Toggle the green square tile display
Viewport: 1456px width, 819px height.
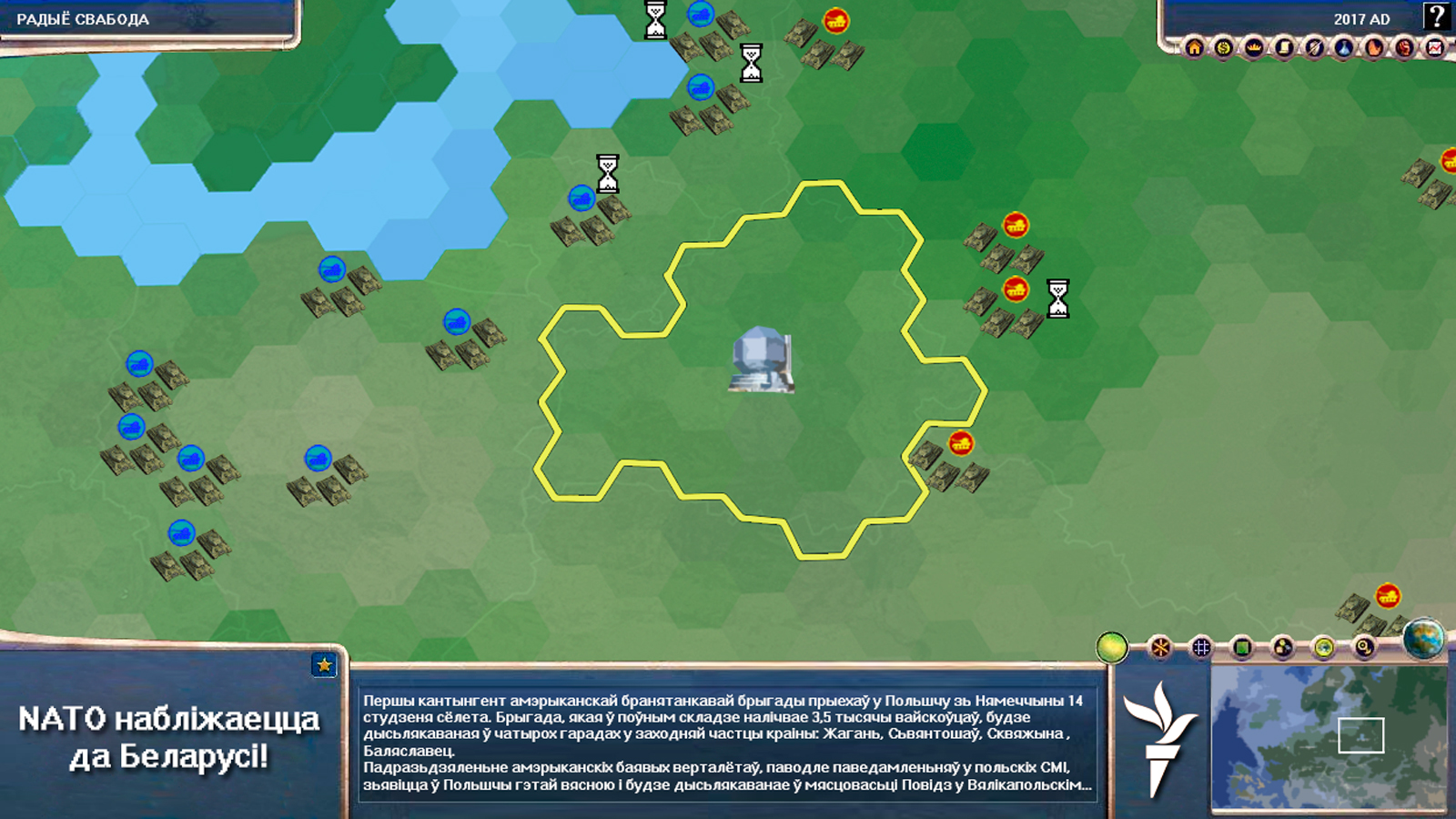click(1242, 647)
